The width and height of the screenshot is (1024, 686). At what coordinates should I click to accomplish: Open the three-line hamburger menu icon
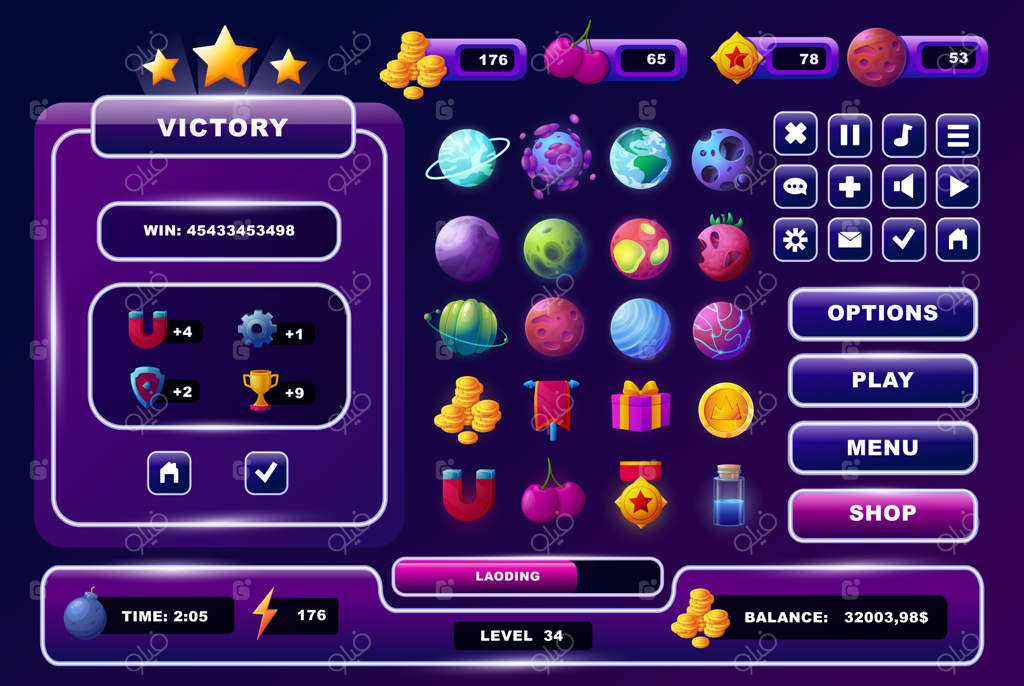[x=957, y=134]
